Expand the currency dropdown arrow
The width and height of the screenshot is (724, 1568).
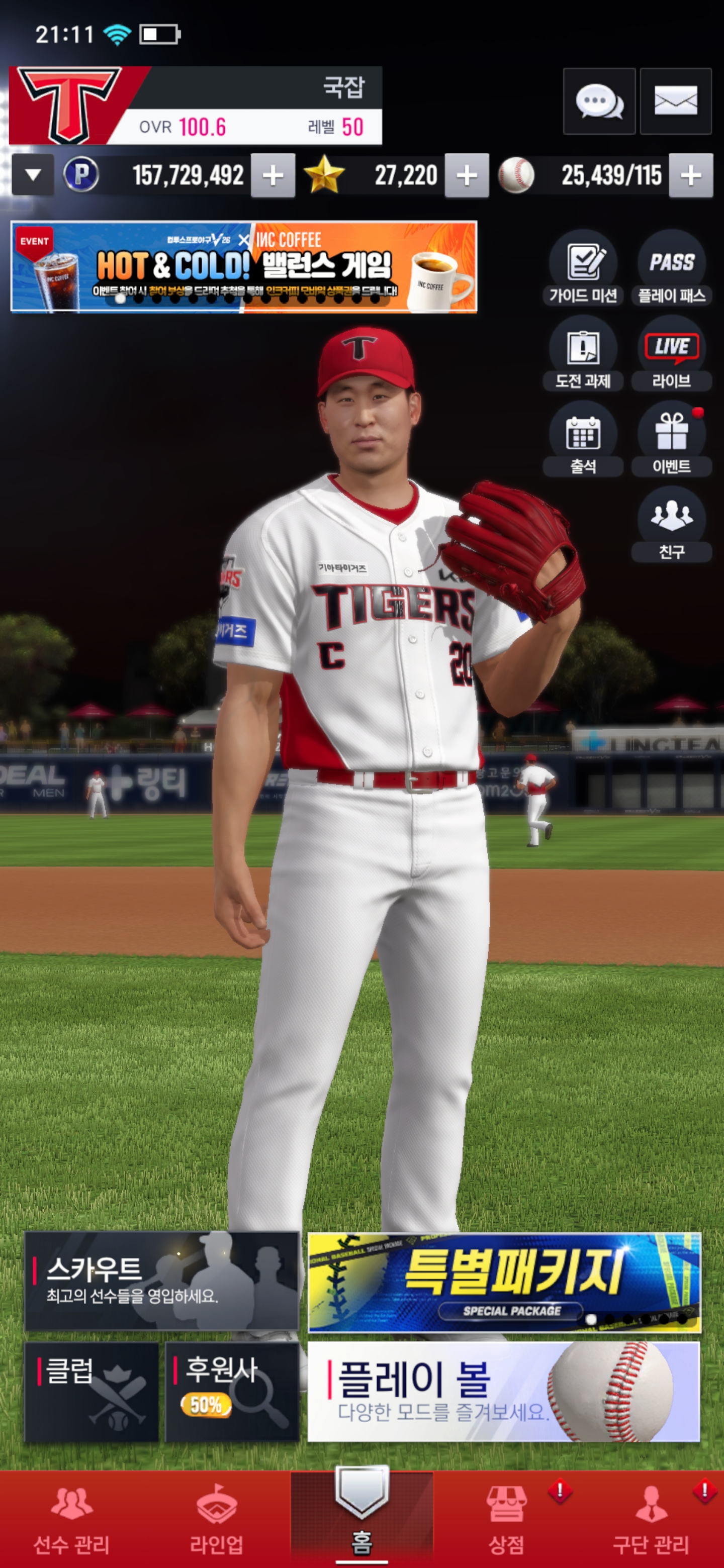point(33,175)
